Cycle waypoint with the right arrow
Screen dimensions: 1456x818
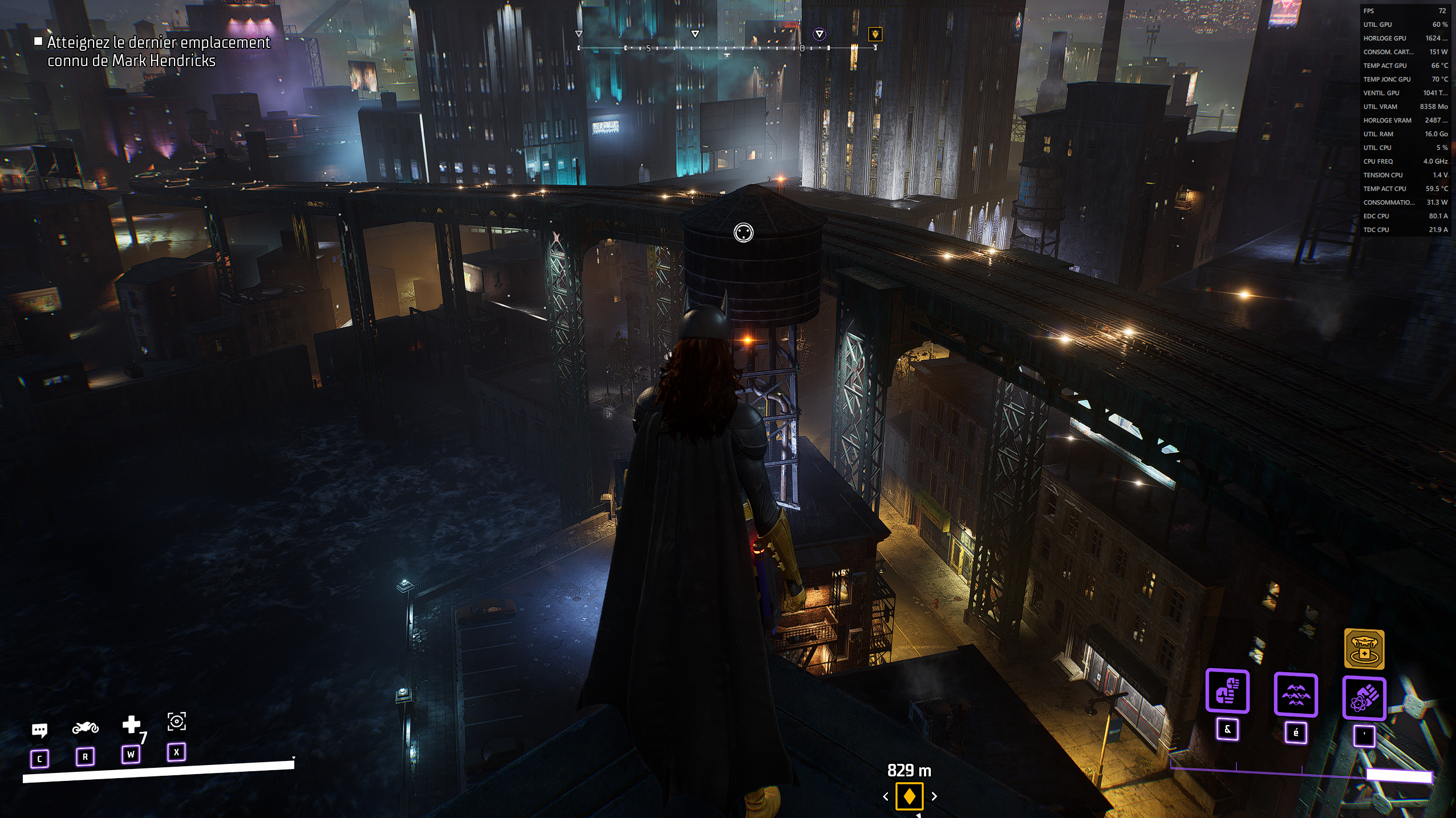pyautogui.click(x=934, y=796)
